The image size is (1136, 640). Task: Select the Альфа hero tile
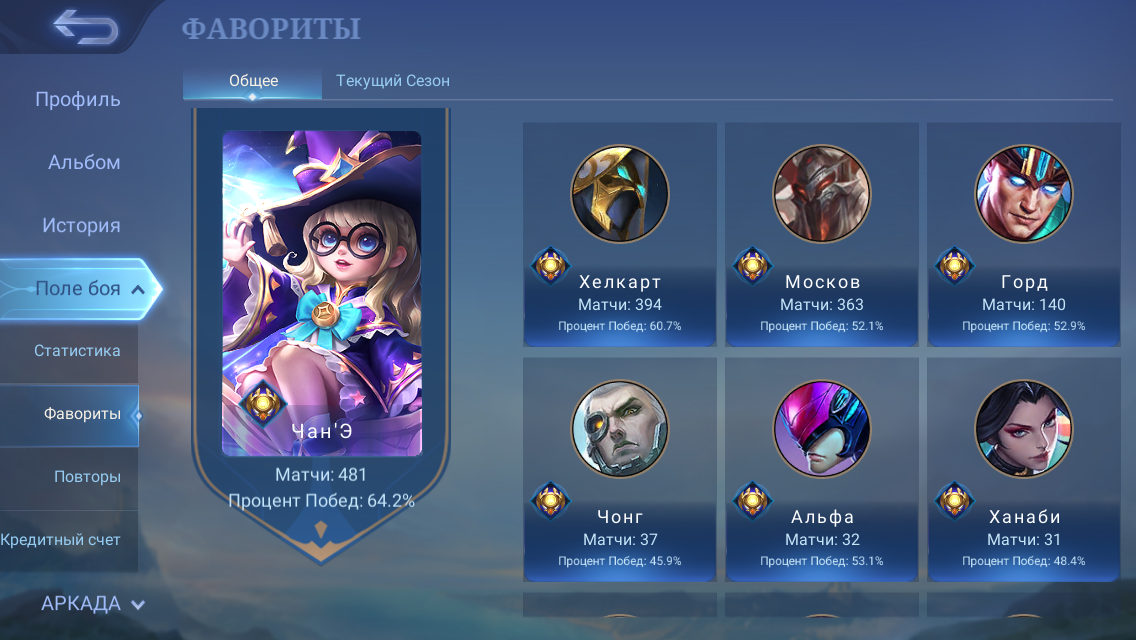[x=822, y=470]
